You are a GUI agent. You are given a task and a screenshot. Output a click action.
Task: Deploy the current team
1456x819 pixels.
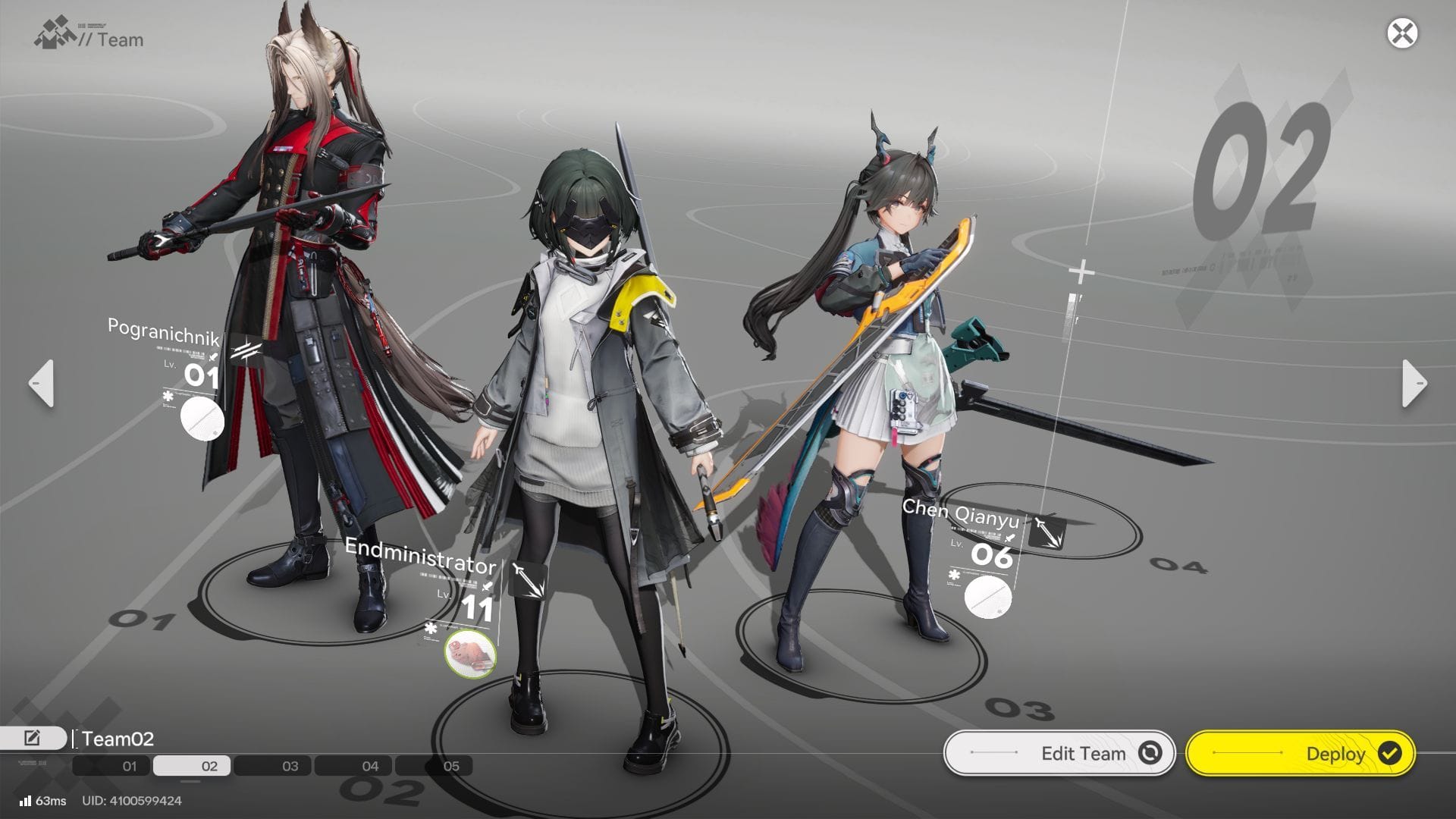coord(1301,753)
